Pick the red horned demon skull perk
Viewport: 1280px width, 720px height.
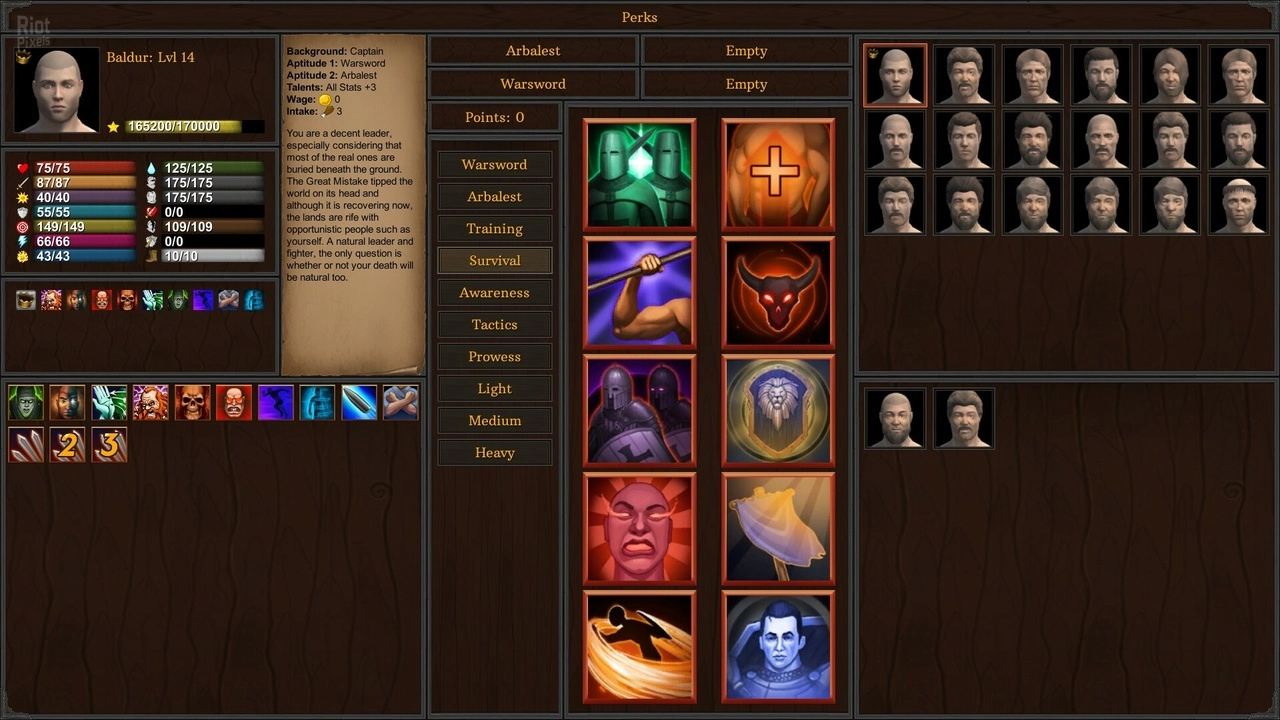pyautogui.click(x=778, y=293)
